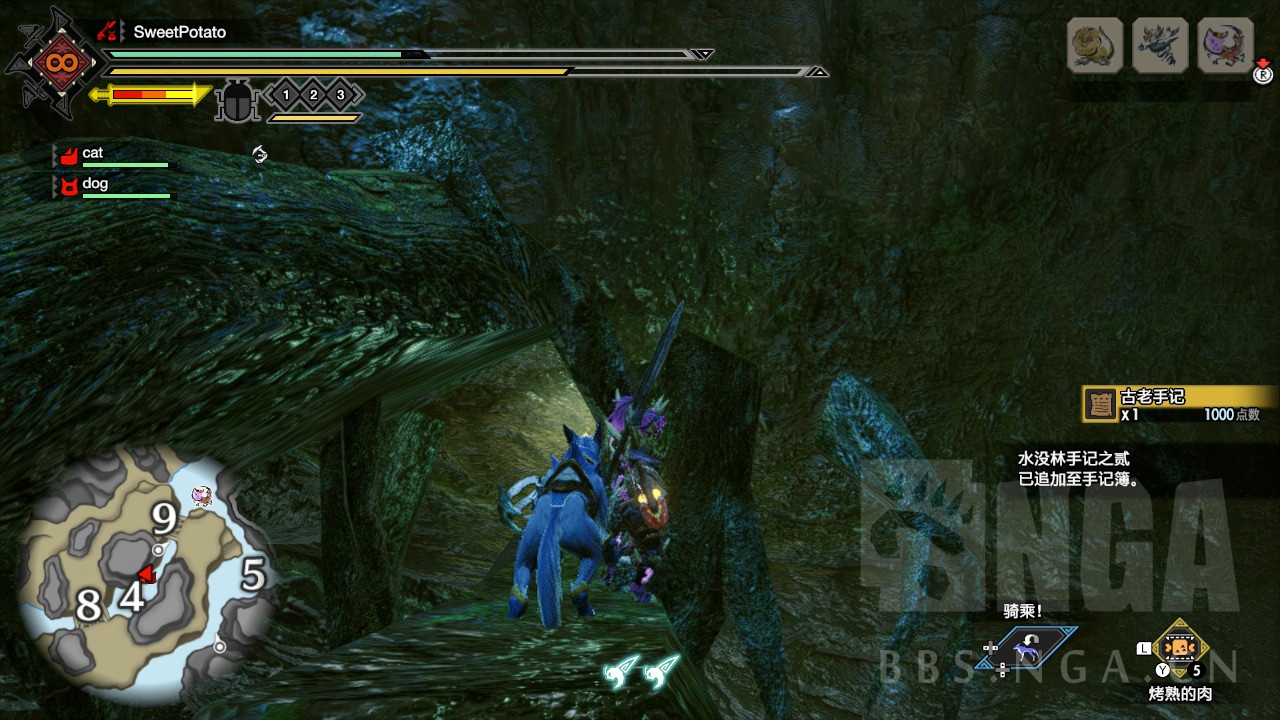
Task: Select the yellow-maned Royal Ludroth monster icon
Action: click(x=1095, y=45)
